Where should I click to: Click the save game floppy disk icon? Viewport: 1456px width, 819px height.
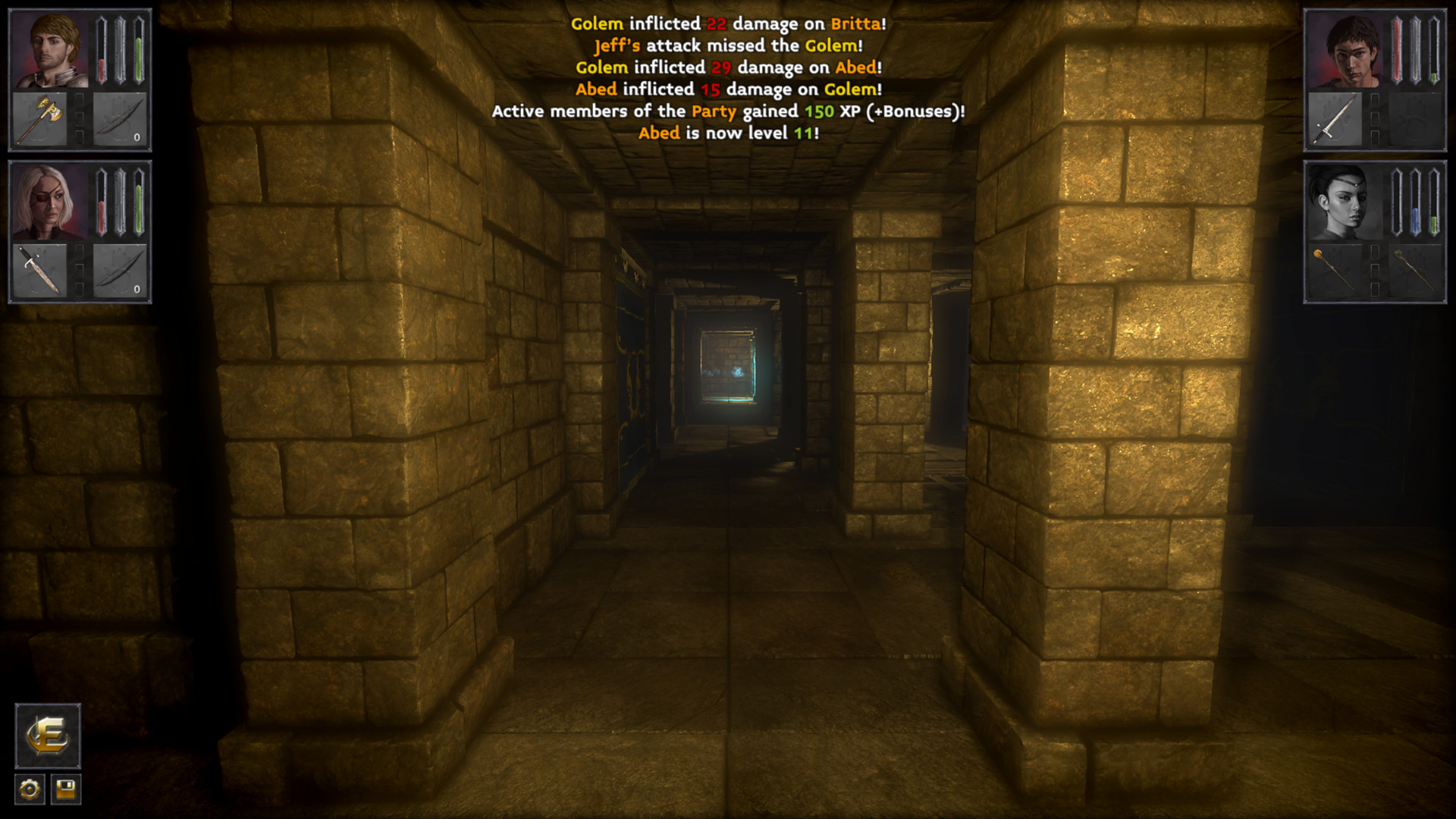pos(66,789)
